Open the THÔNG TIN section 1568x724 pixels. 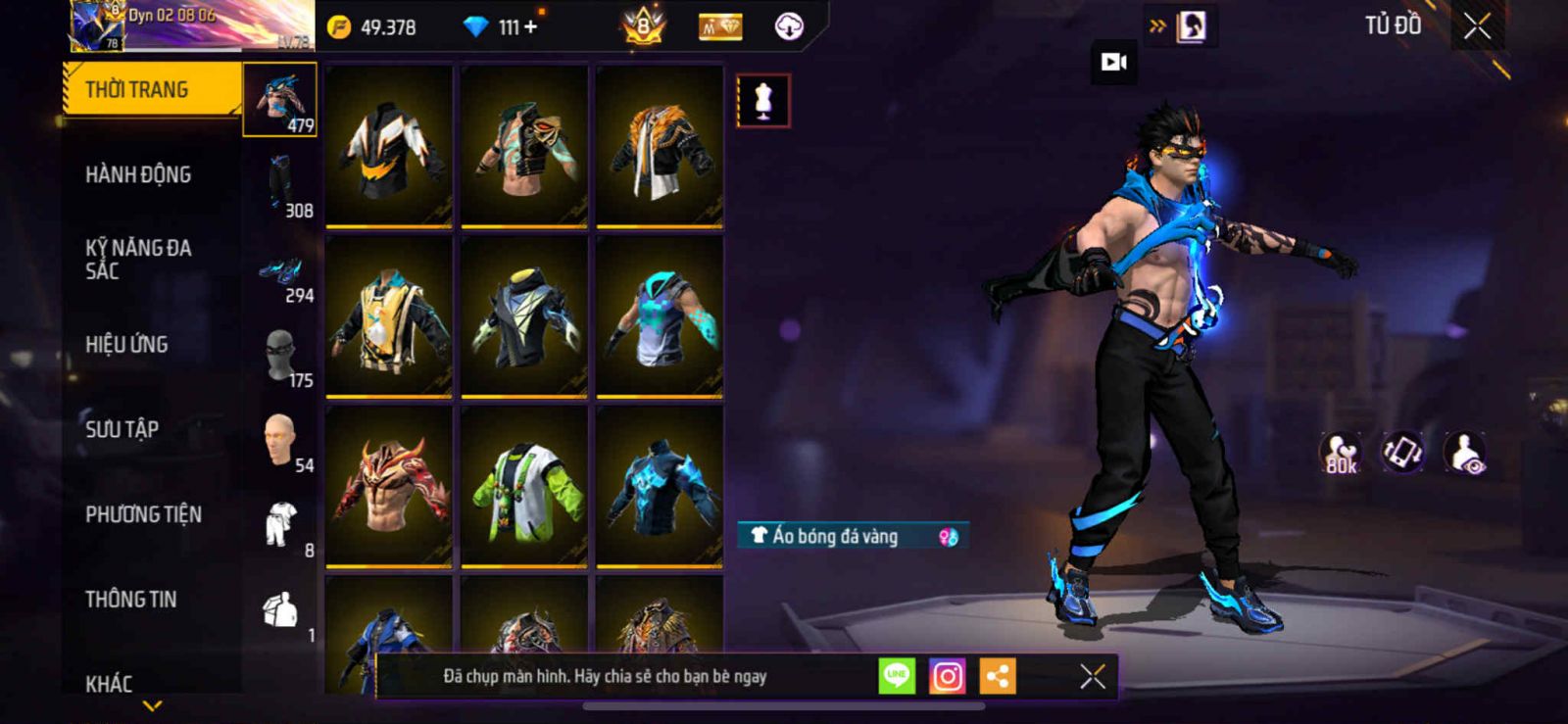coord(130,600)
